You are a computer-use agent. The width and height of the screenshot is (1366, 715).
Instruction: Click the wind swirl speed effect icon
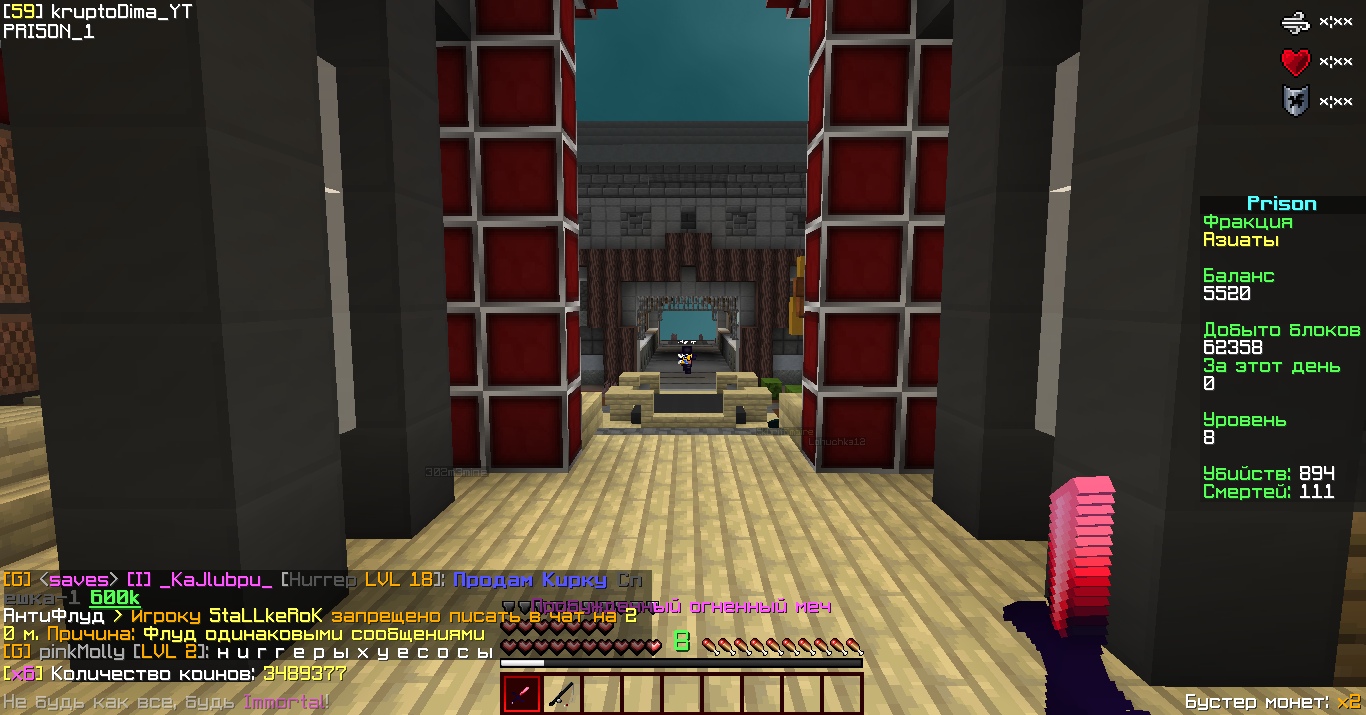click(1295, 22)
